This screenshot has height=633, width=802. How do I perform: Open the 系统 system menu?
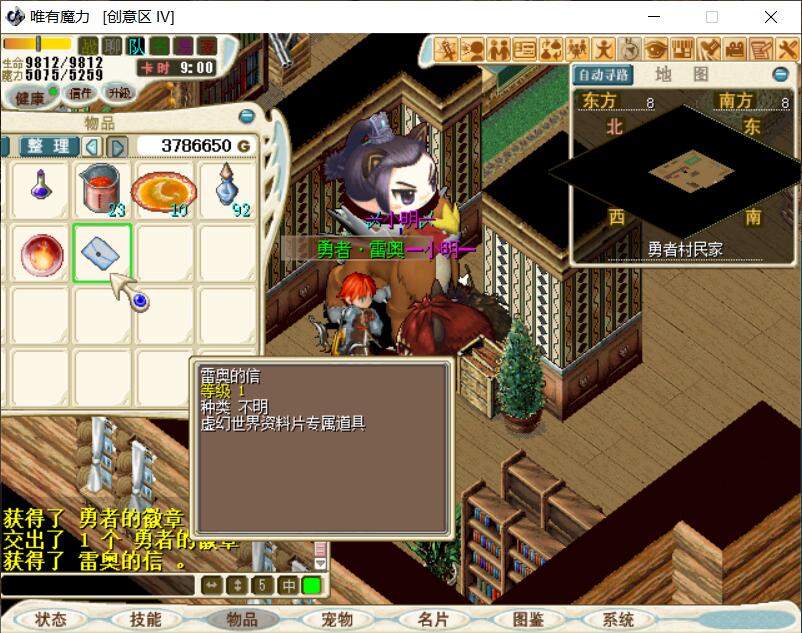point(619,619)
